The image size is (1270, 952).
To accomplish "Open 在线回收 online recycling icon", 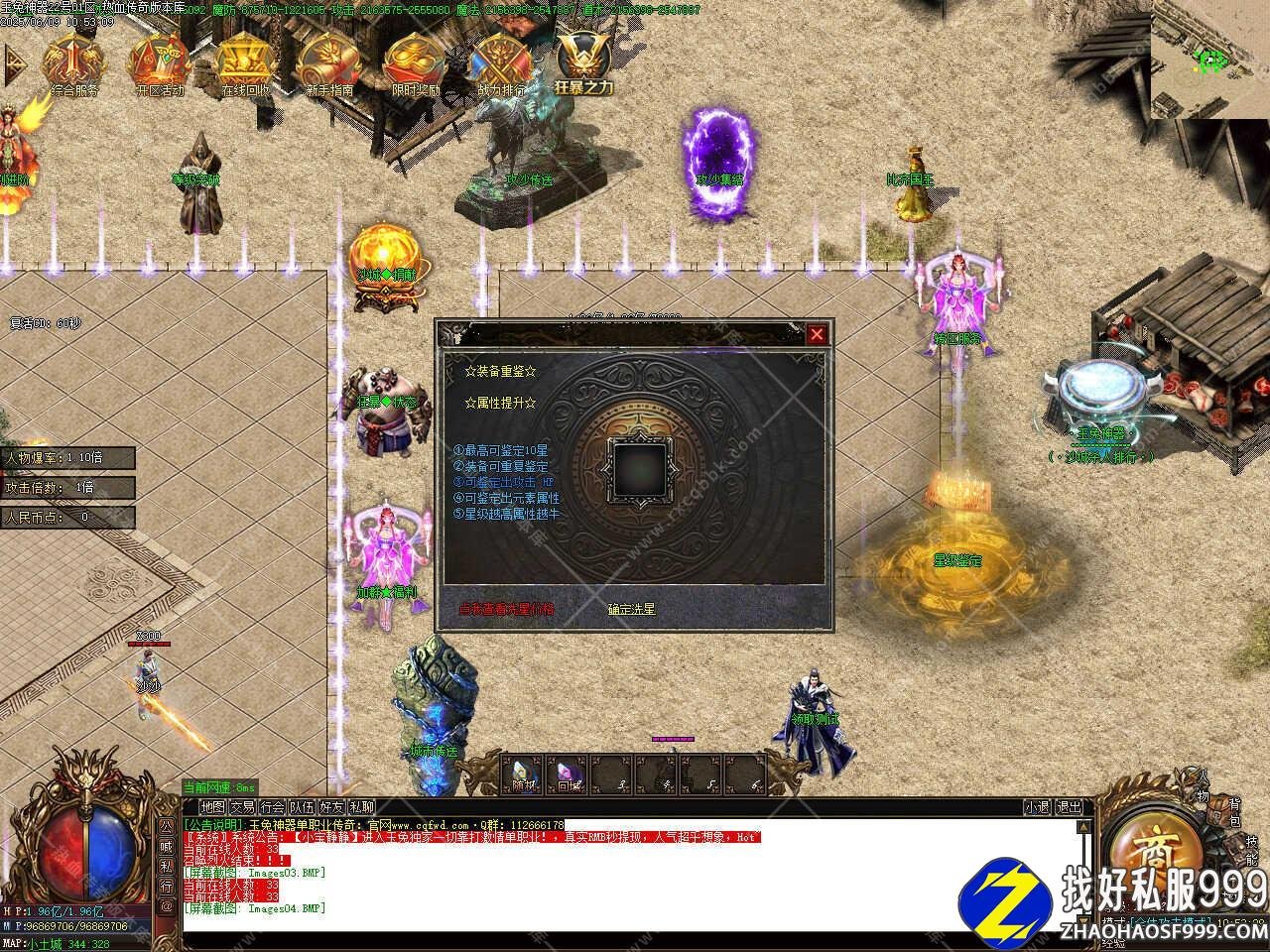I will [x=244, y=65].
